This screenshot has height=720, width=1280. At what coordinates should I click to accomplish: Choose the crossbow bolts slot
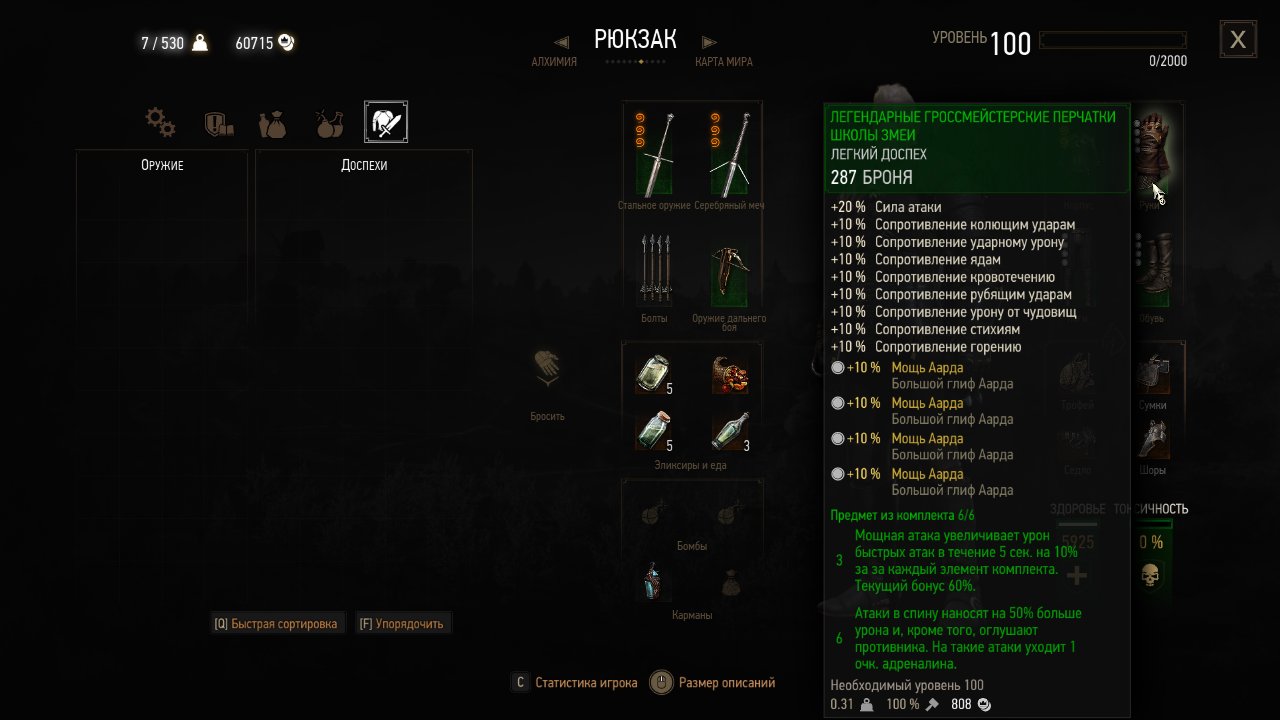point(655,270)
